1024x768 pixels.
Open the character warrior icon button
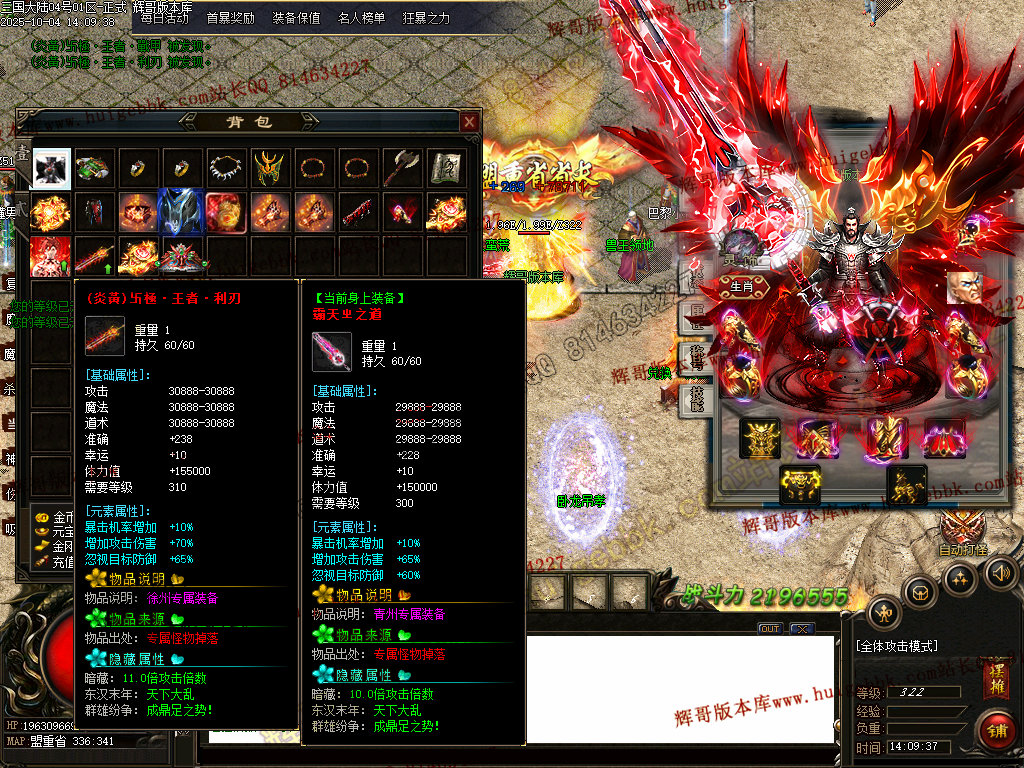pyautogui.click(x=884, y=613)
